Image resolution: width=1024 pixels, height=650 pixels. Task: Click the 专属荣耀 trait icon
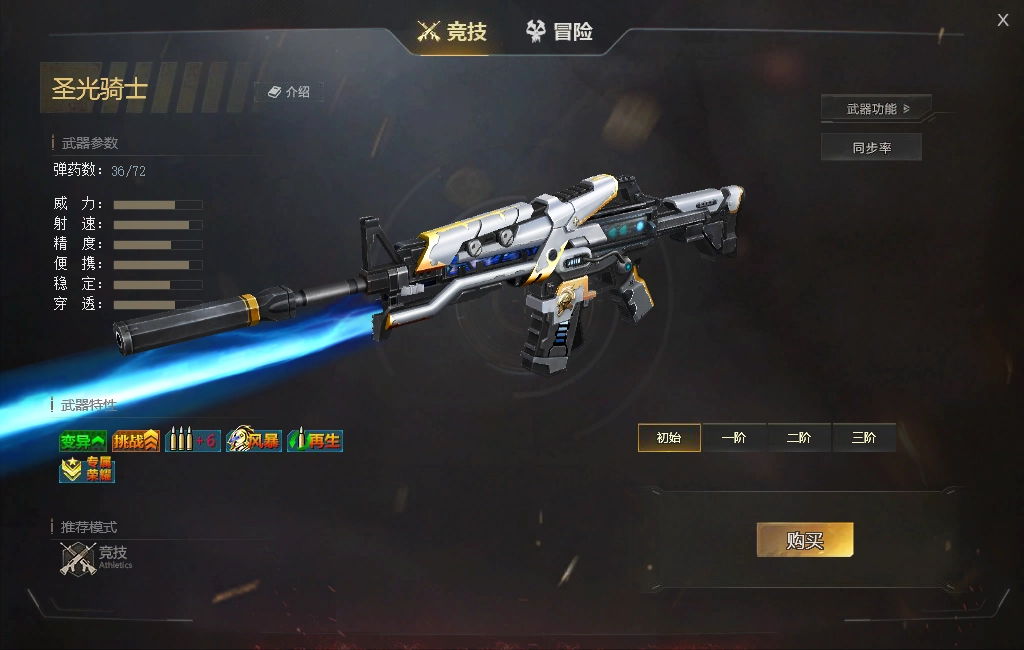click(87, 469)
